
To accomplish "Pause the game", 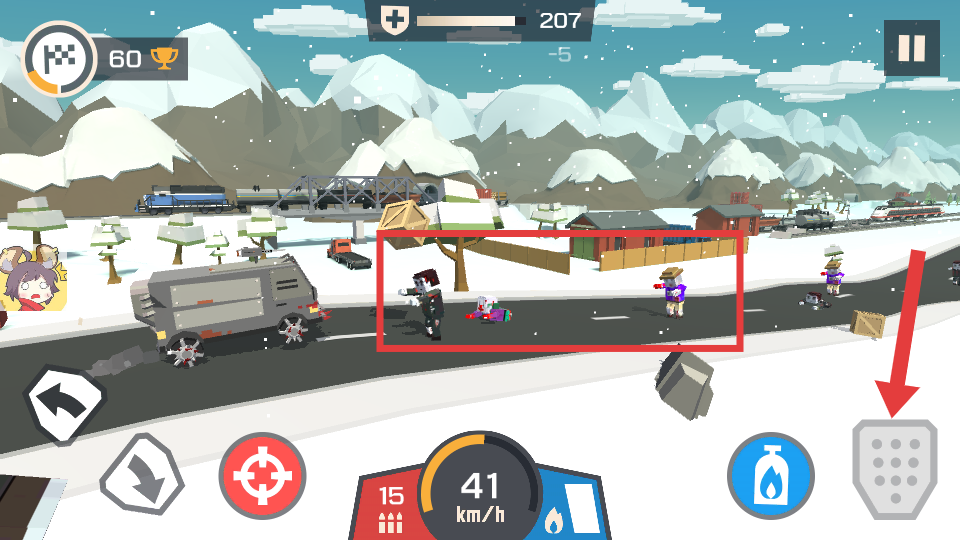I will [x=911, y=48].
